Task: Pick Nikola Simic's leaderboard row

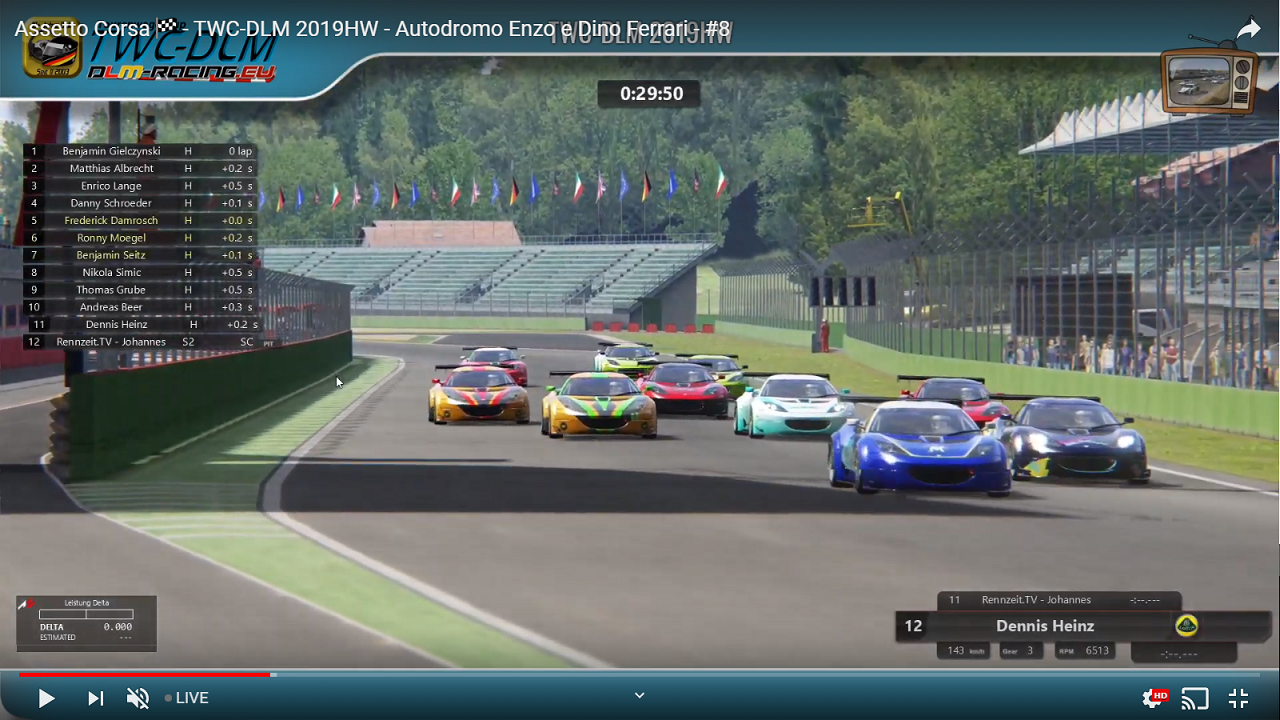Action: 112,272
